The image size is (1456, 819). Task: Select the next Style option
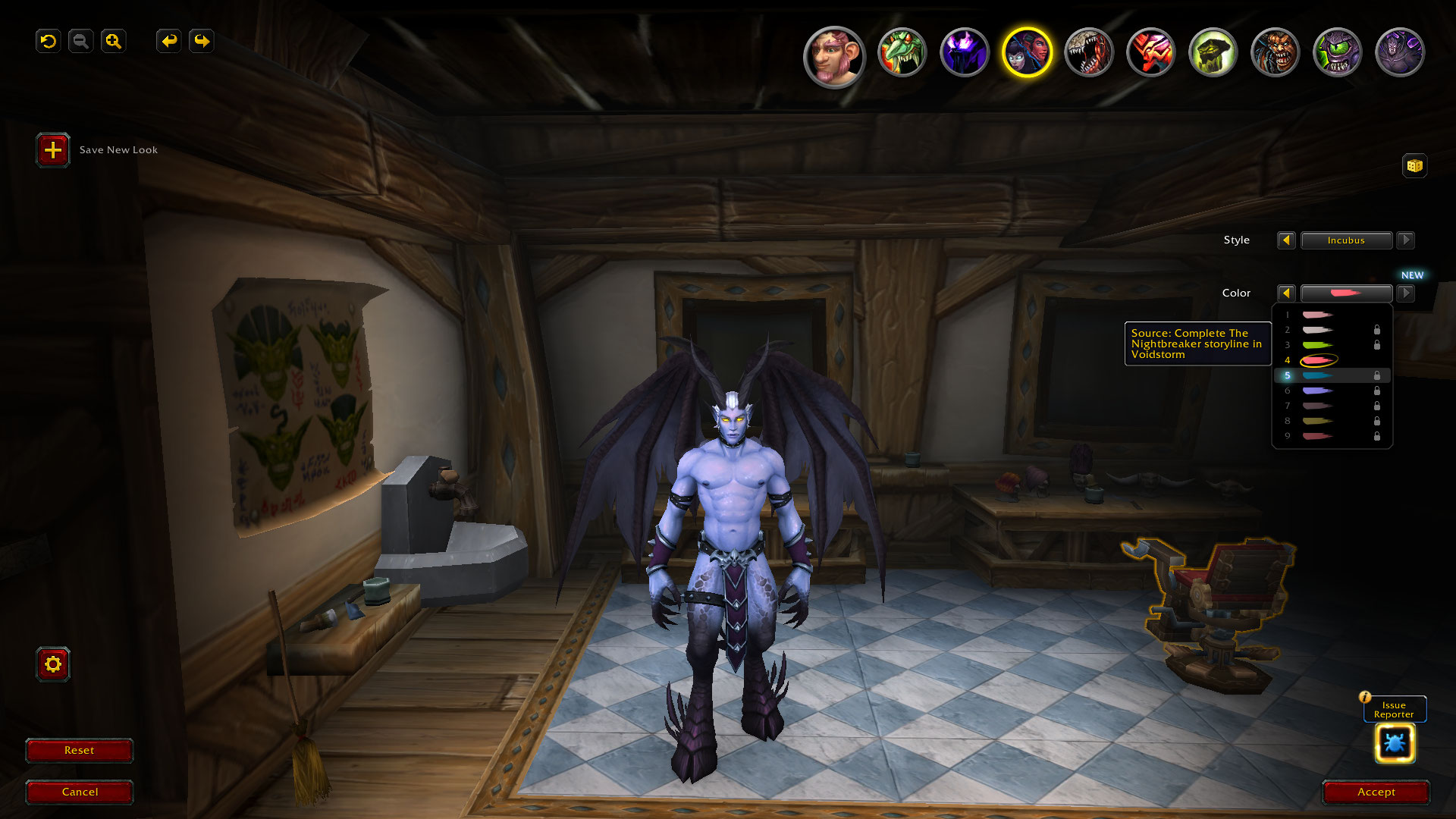(x=1405, y=240)
